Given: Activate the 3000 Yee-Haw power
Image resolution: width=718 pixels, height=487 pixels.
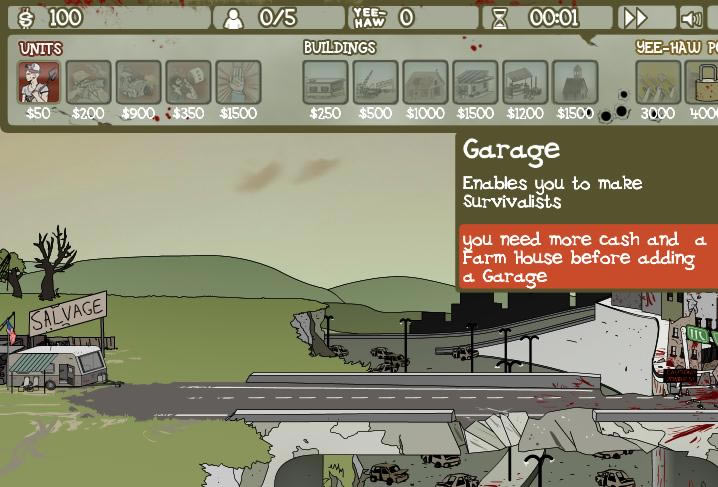Looking at the screenshot, I should point(658,82).
